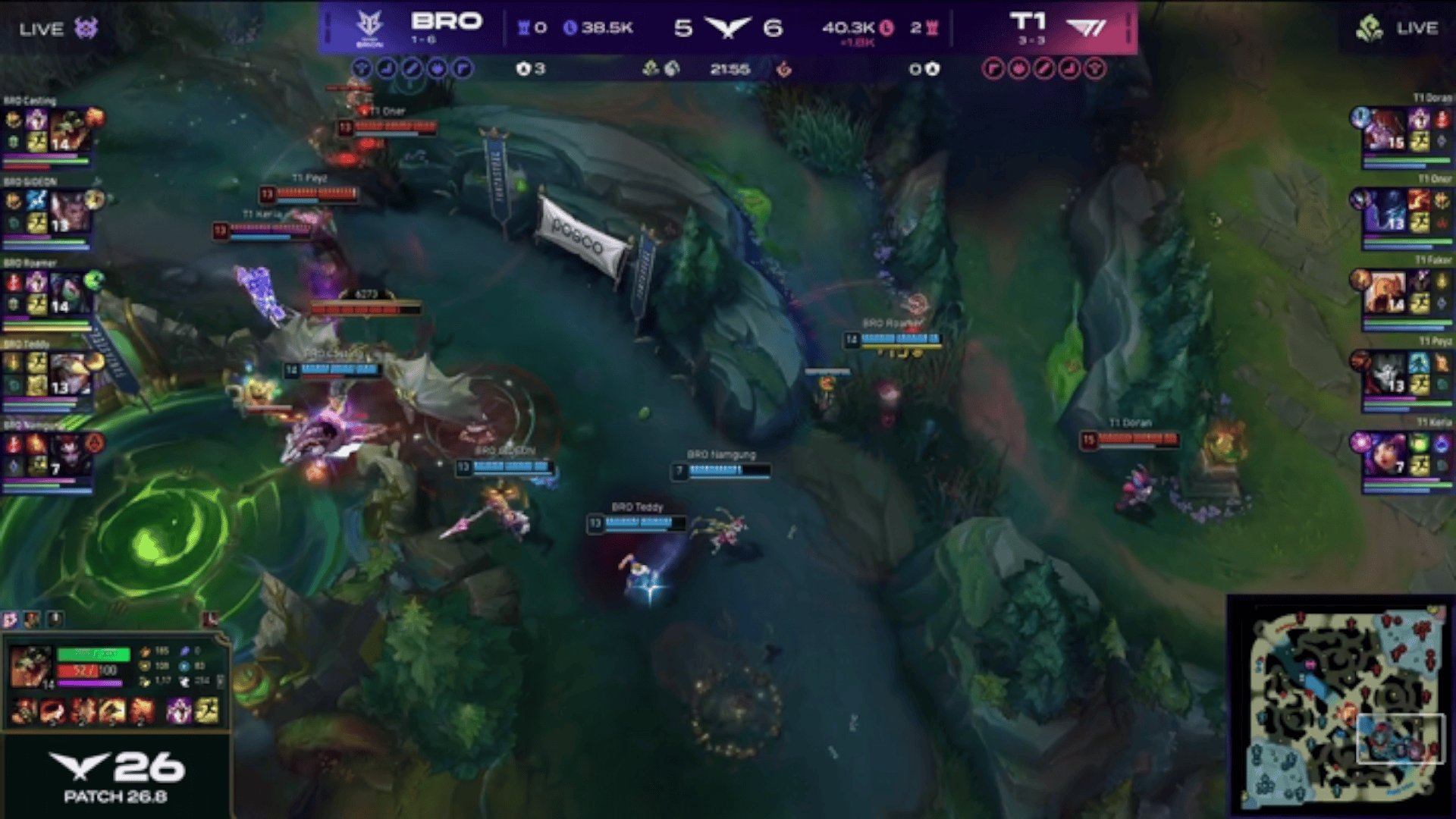The width and height of the screenshot is (1456, 819).
Task: Click the selected champion's large portrait in detail panel
Action: click(x=31, y=666)
